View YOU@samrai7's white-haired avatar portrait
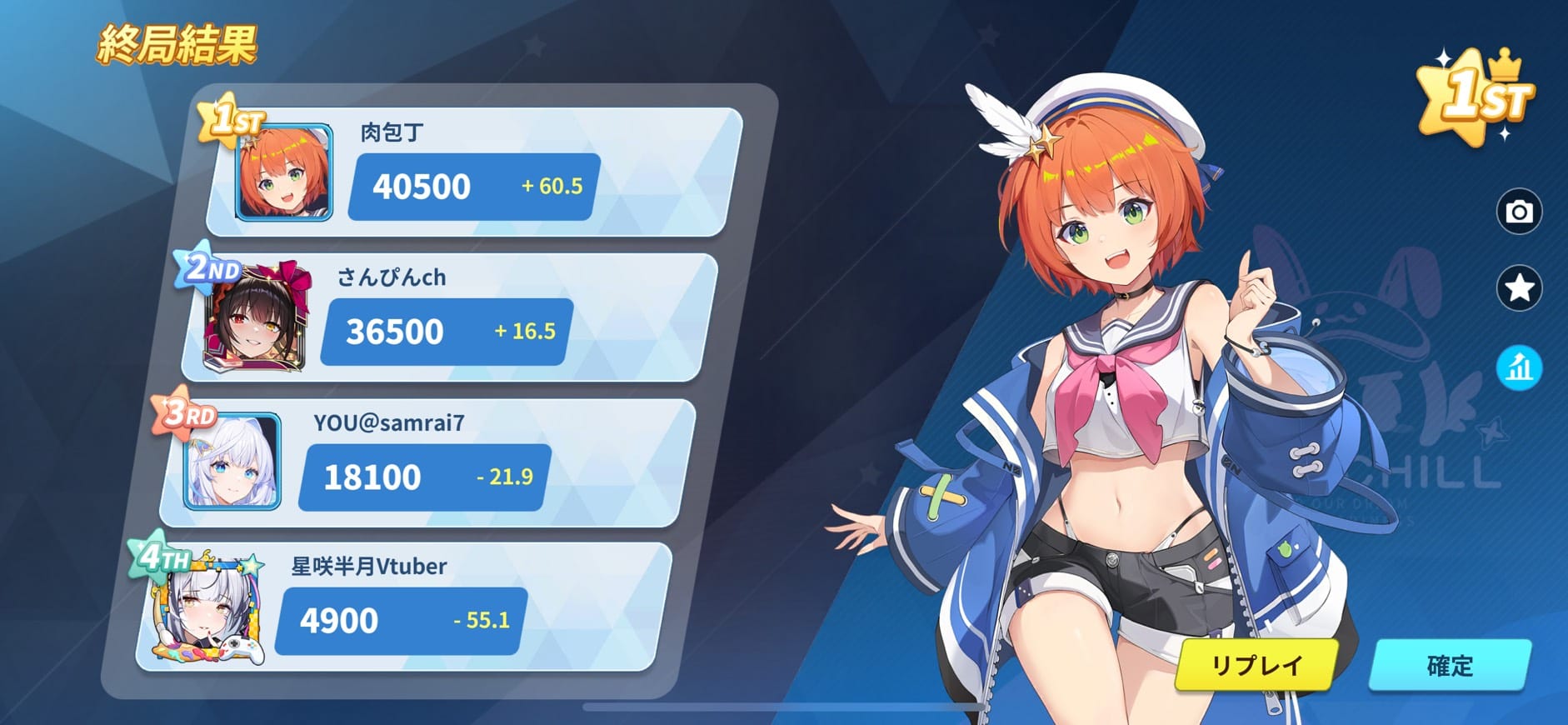 [x=232, y=462]
